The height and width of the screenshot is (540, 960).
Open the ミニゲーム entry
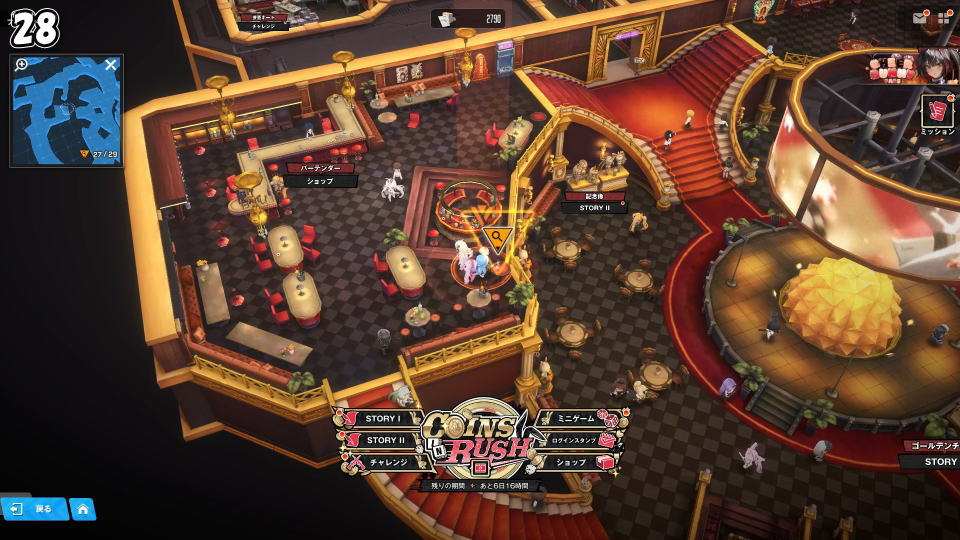tap(576, 419)
